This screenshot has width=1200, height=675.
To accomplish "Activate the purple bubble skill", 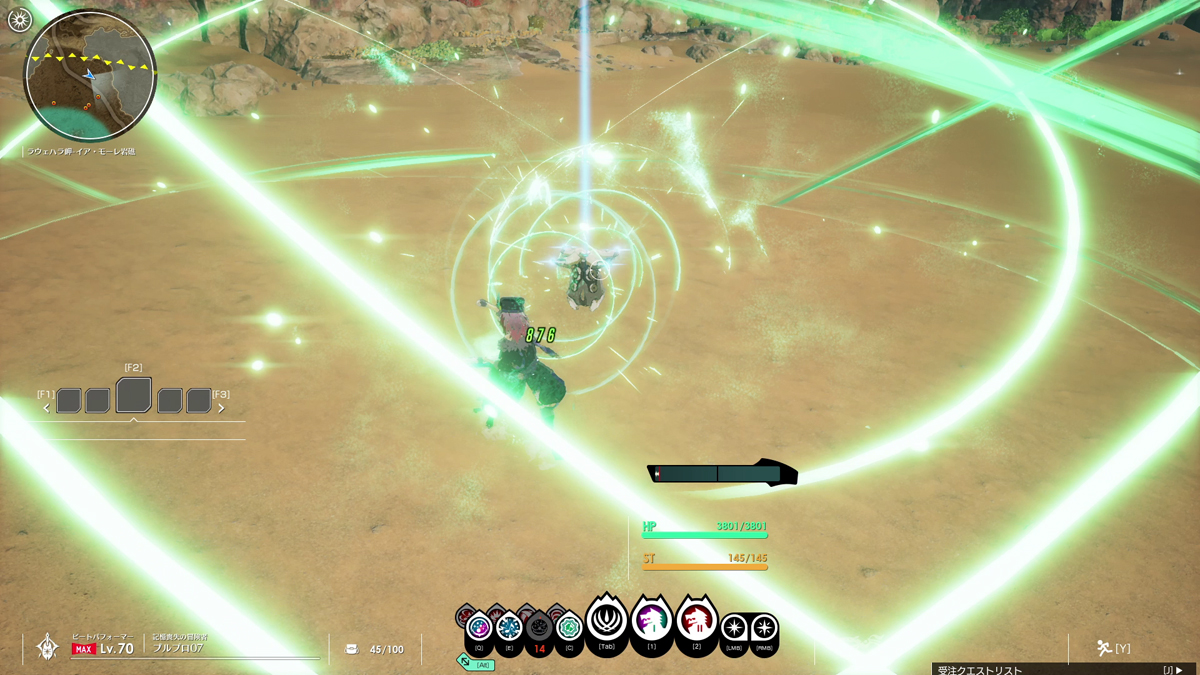I will click(479, 627).
